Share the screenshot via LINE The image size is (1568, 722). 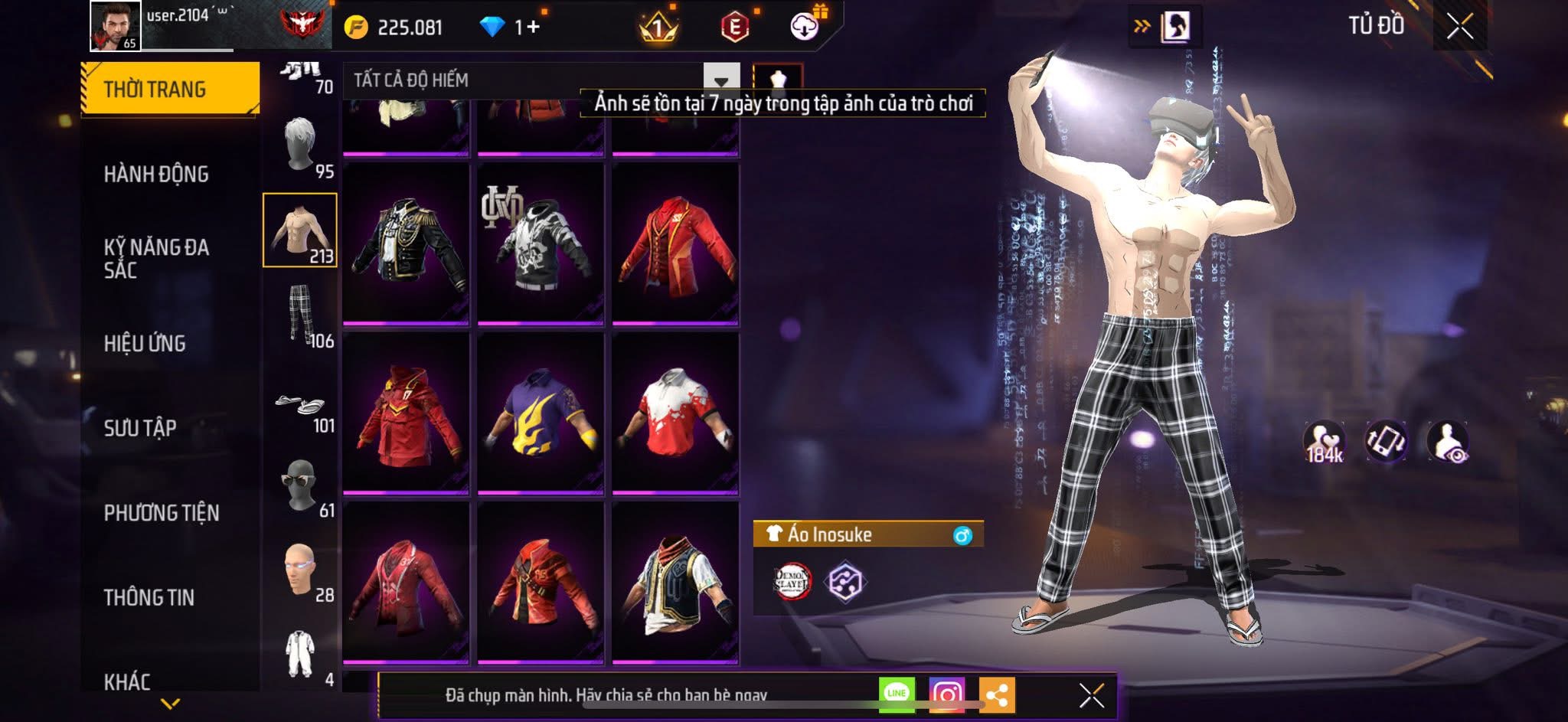tap(897, 694)
